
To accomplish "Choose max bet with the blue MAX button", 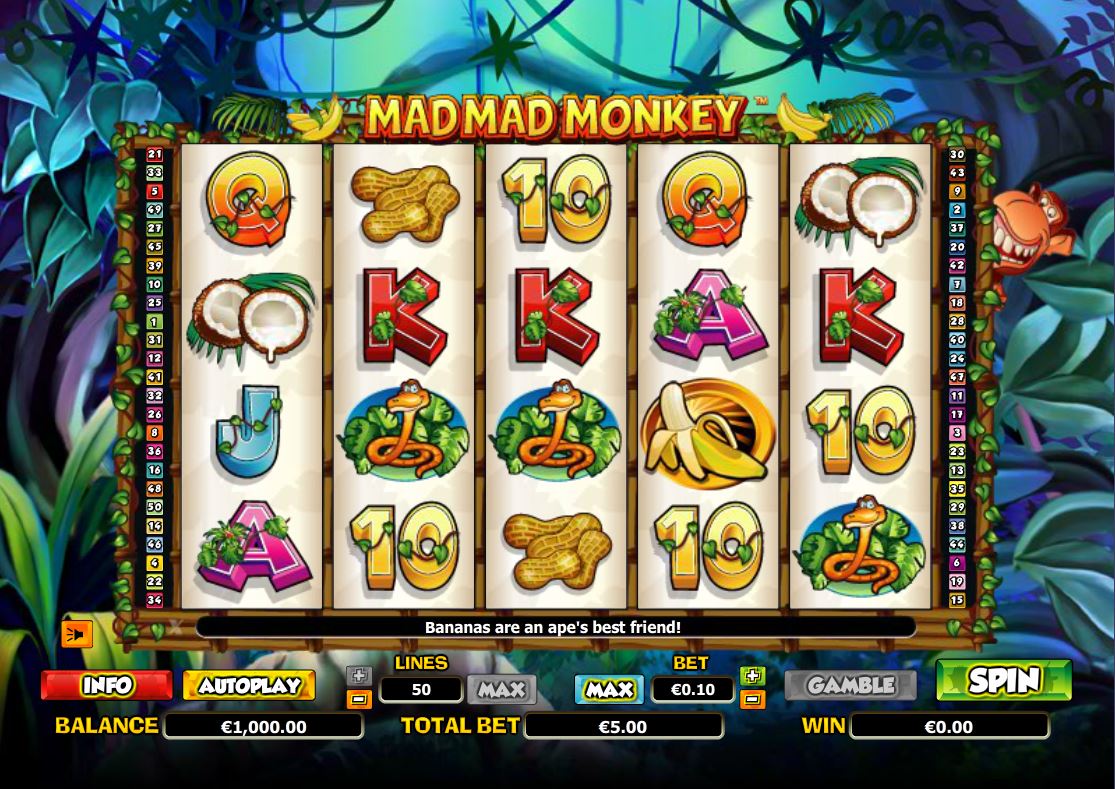I will pos(609,689).
